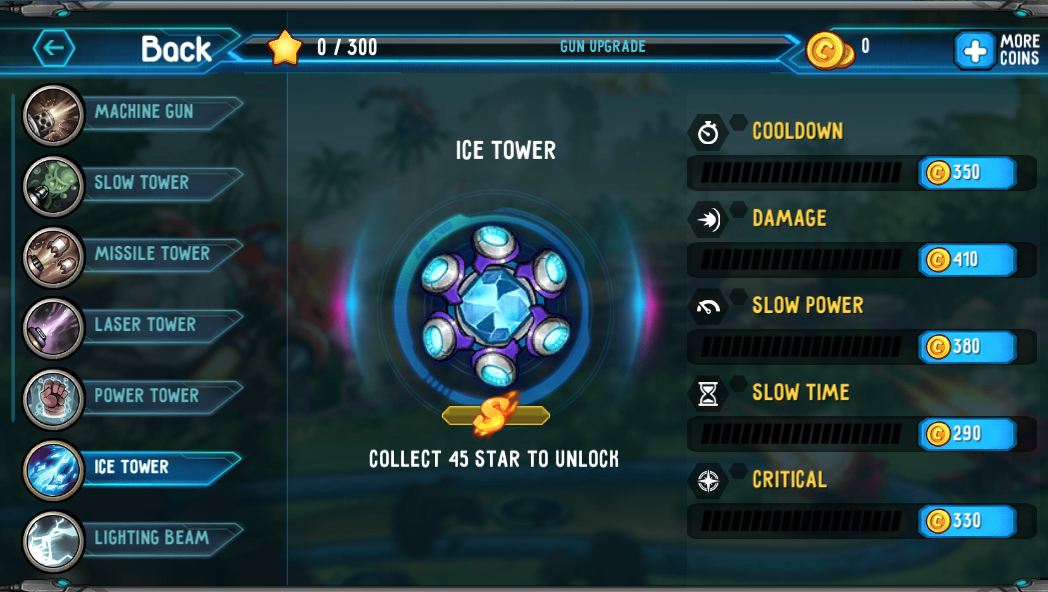Go back using the Back button
The image size is (1048, 592).
click(x=125, y=48)
